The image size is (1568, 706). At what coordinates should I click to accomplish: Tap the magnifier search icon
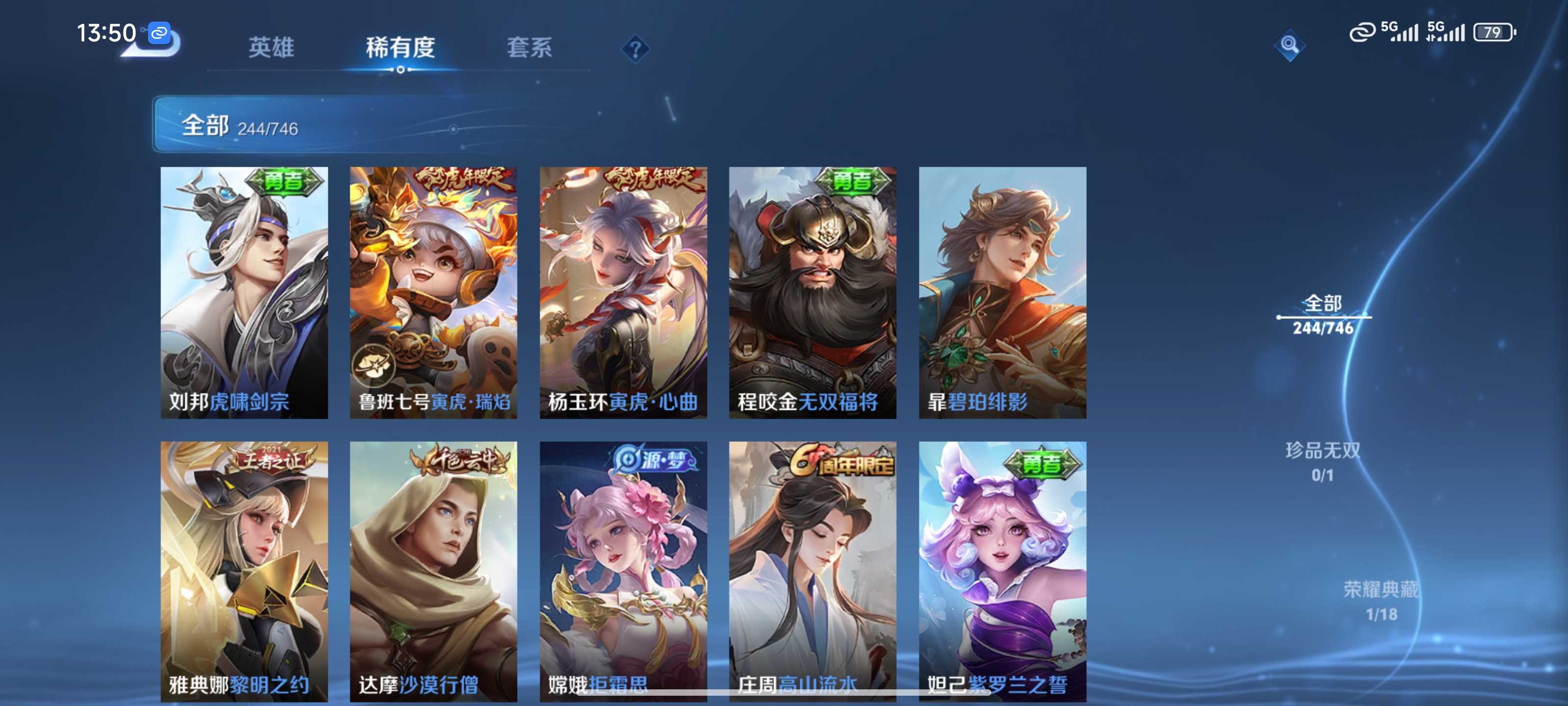point(1289,45)
